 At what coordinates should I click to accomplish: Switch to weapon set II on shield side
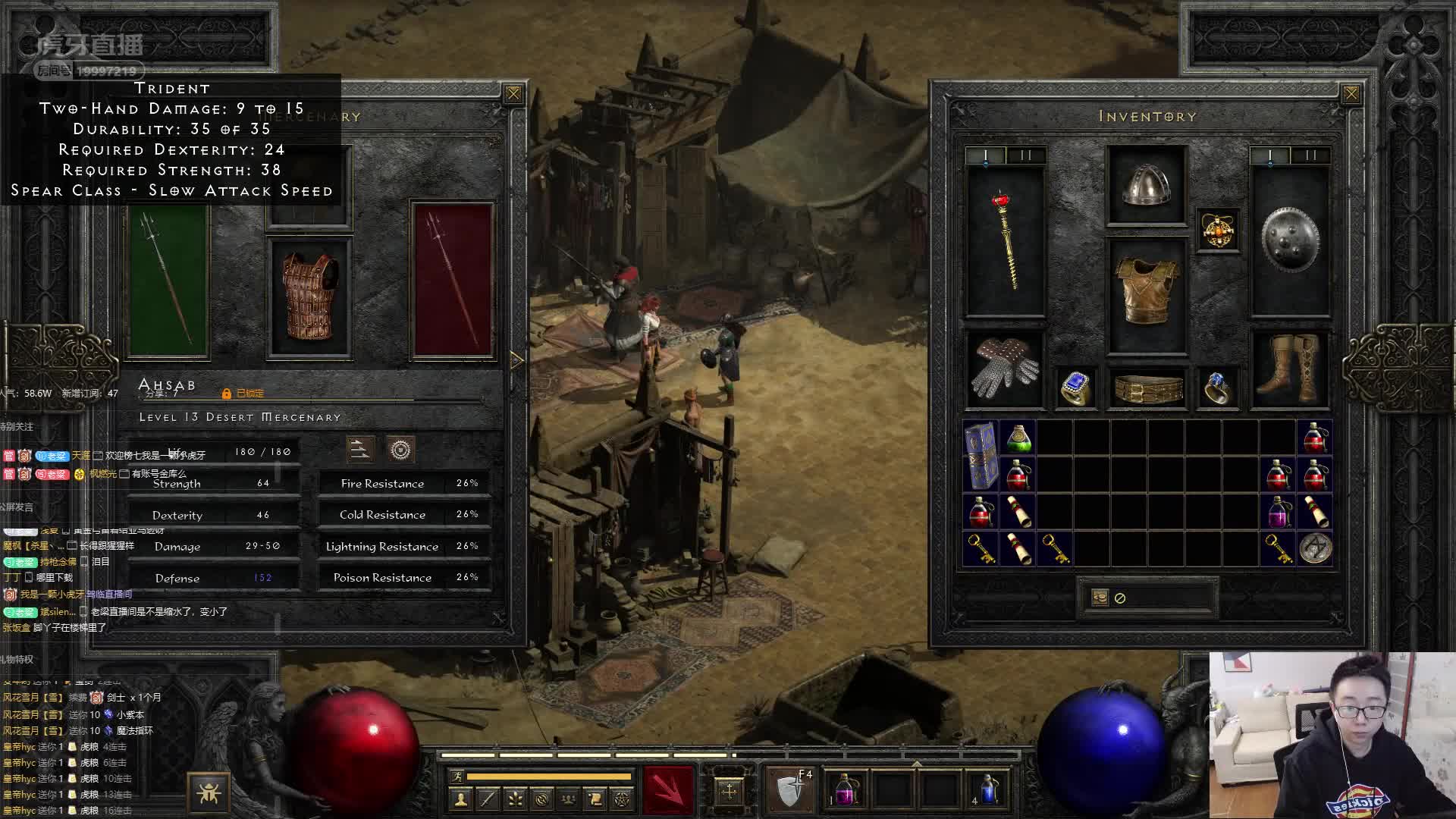(x=1310, y=155)
